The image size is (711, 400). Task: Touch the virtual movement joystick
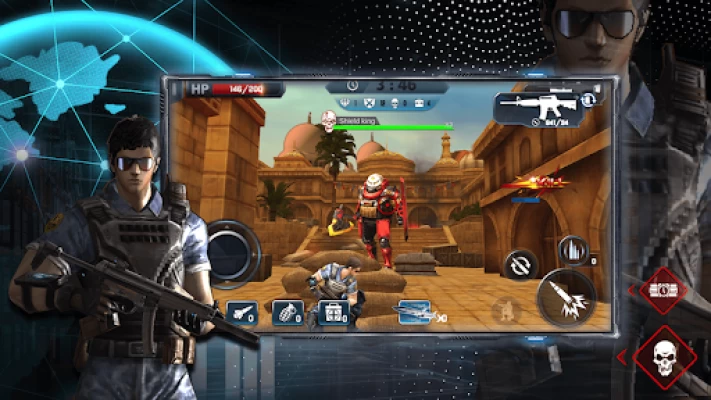(x=232, y=251)
